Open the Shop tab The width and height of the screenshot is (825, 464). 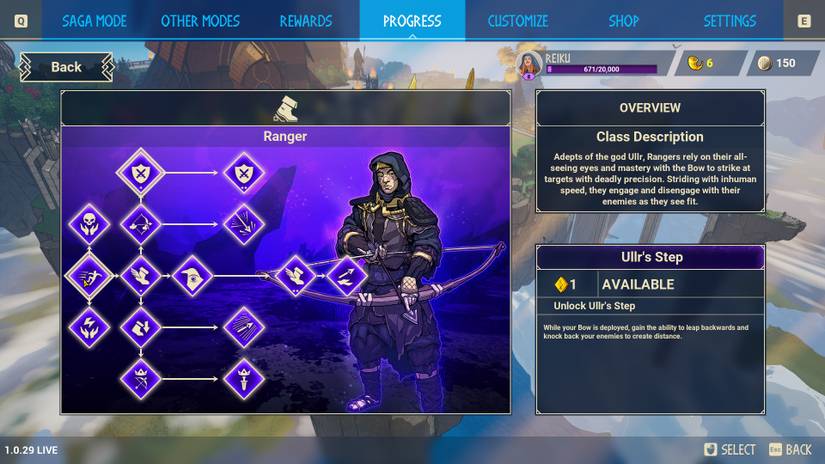point(623,20)
